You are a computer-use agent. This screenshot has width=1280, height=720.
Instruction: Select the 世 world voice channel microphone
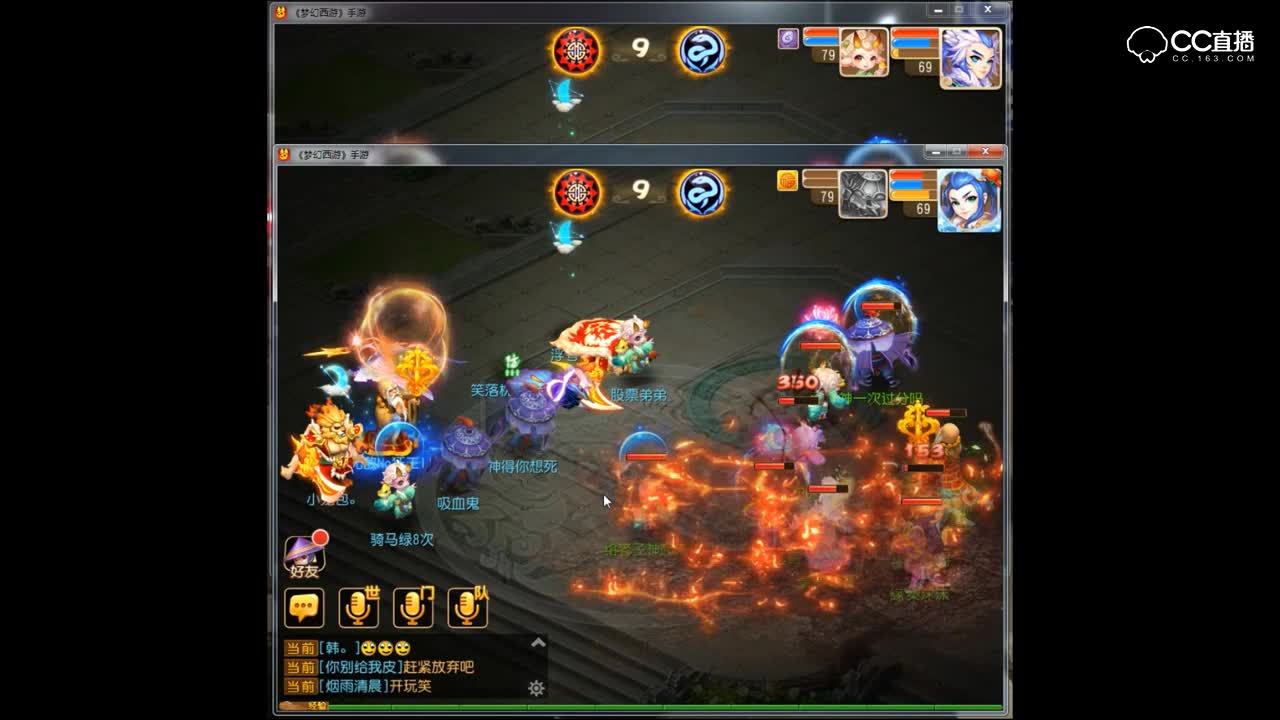click(x=358, y=607)
